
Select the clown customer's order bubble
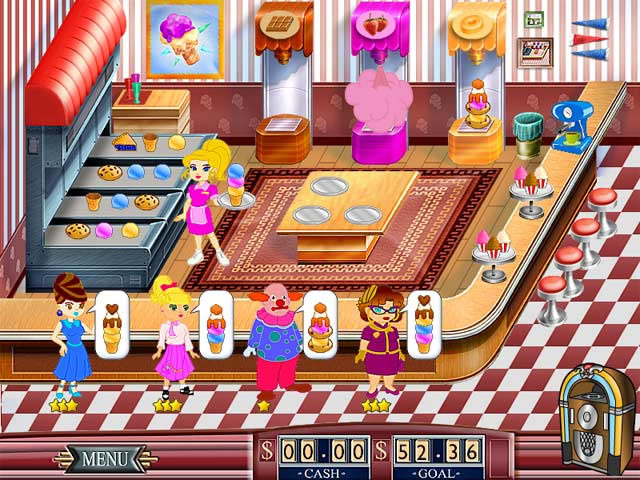(320, 323)
